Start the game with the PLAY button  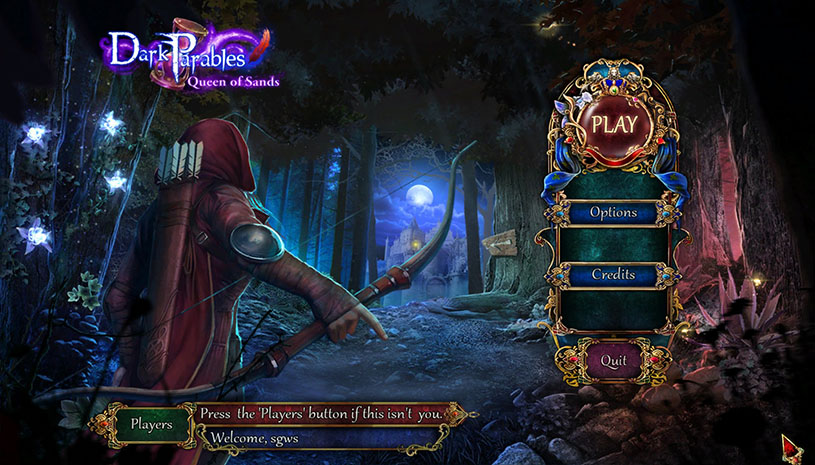(614, 125)
